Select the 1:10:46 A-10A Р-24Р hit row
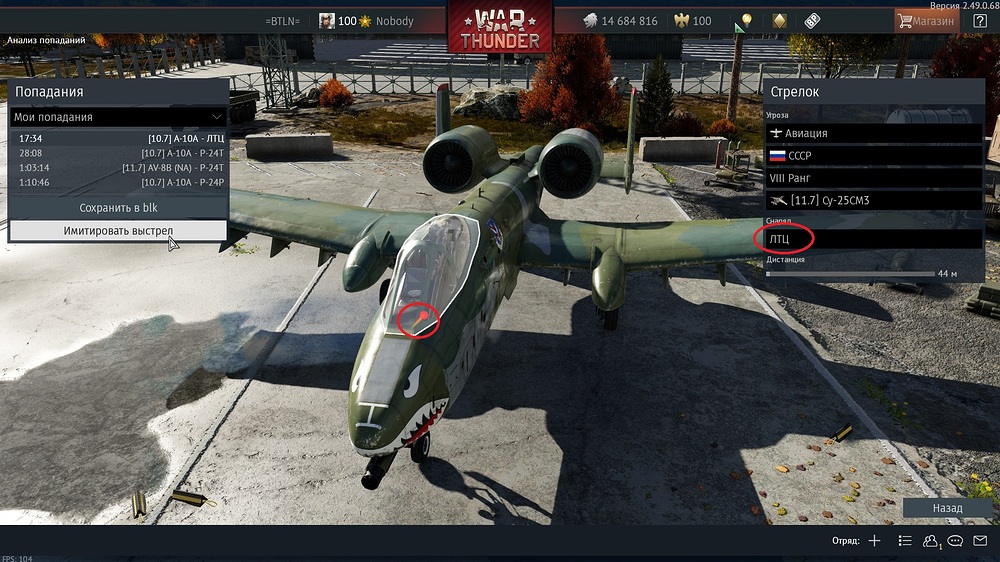Image resolution: width=1000 pixels, height=562 pixels. (x=120, y=183)
